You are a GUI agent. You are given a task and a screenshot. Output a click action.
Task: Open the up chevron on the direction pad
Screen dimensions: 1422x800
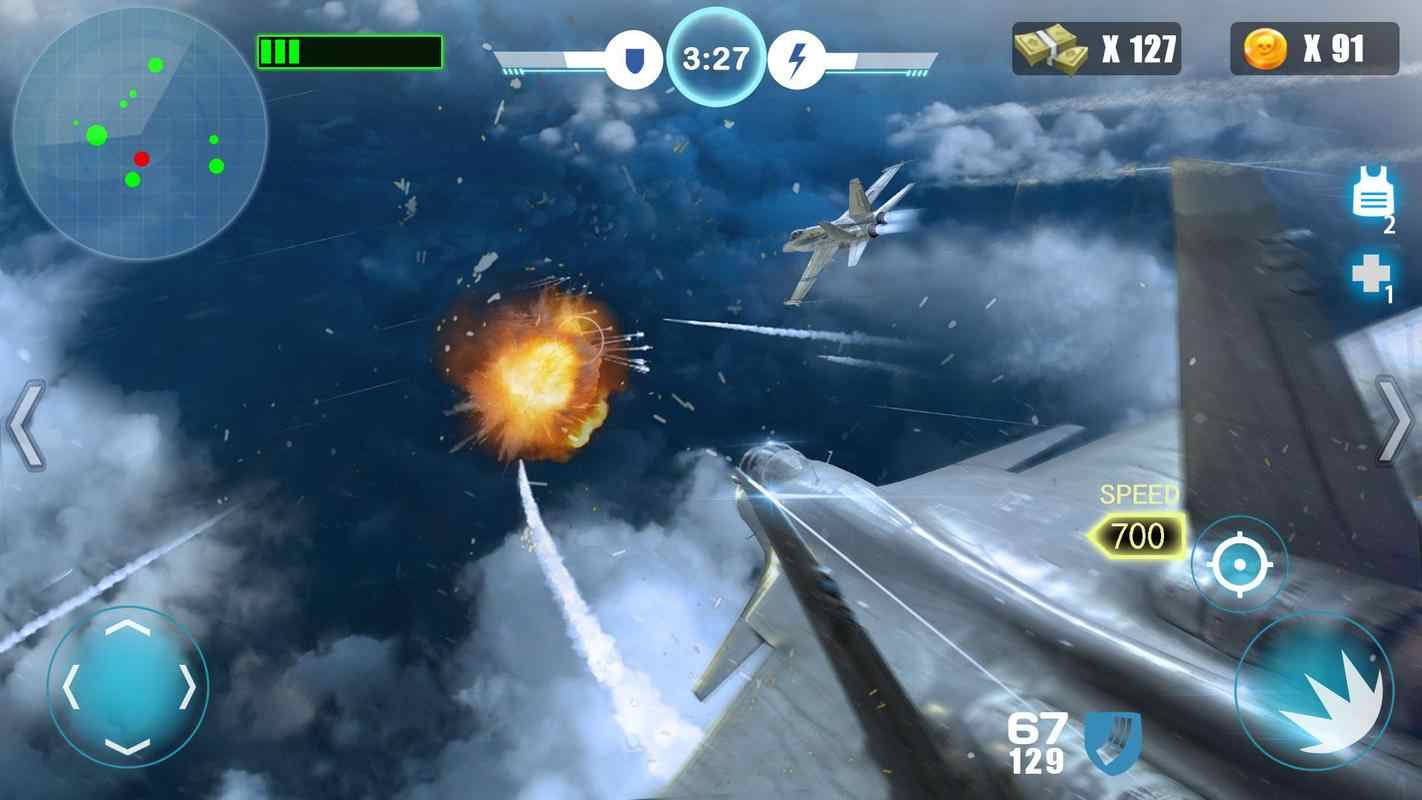click(x=127, y=630)
